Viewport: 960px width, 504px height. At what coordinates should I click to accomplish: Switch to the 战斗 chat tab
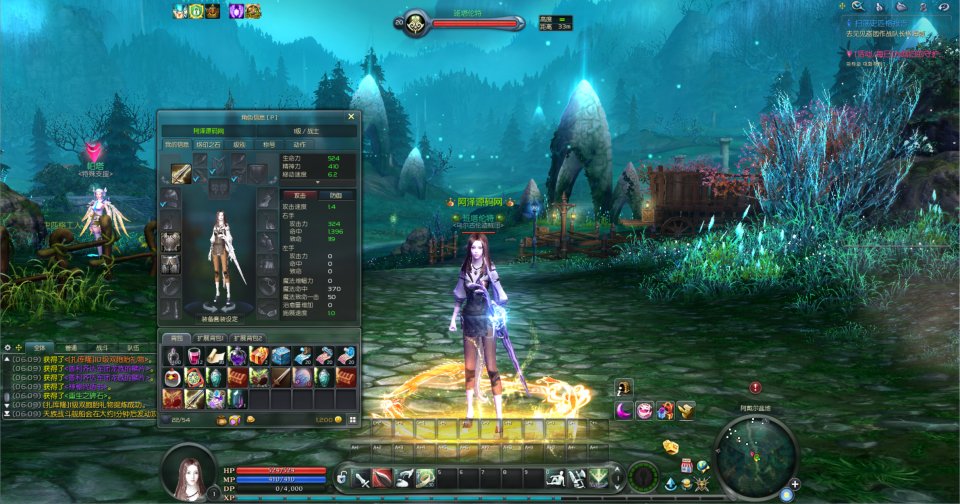(x=101, y=346)
